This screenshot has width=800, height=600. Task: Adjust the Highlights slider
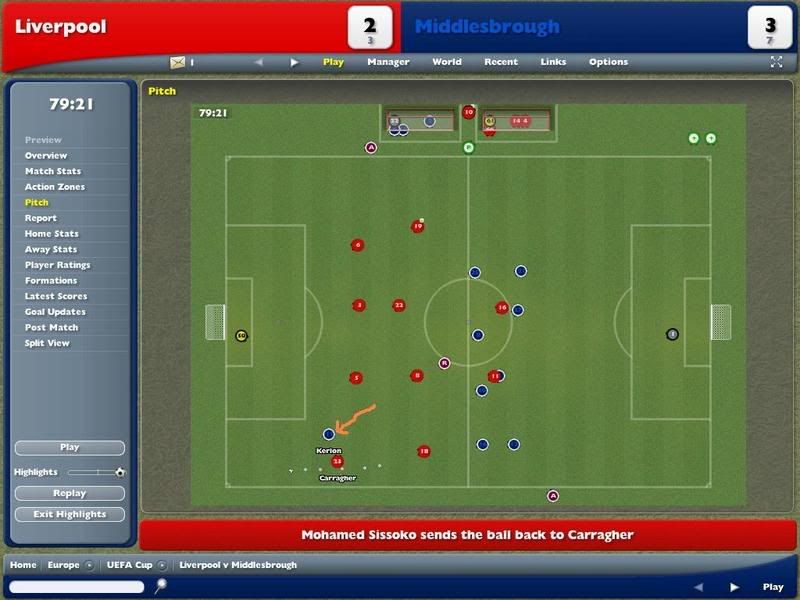point(96,472)
